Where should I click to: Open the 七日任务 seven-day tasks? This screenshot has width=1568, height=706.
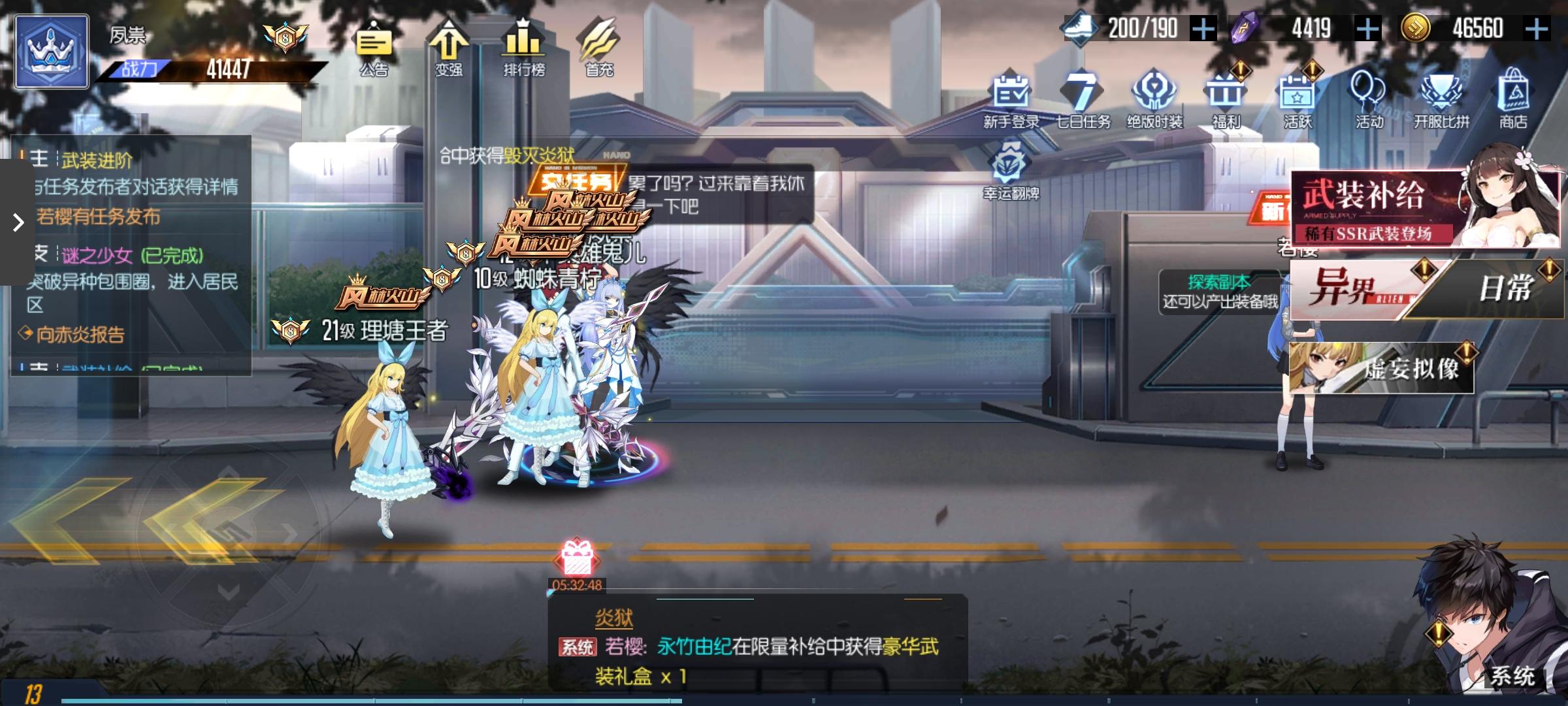tap(1082, 98)
